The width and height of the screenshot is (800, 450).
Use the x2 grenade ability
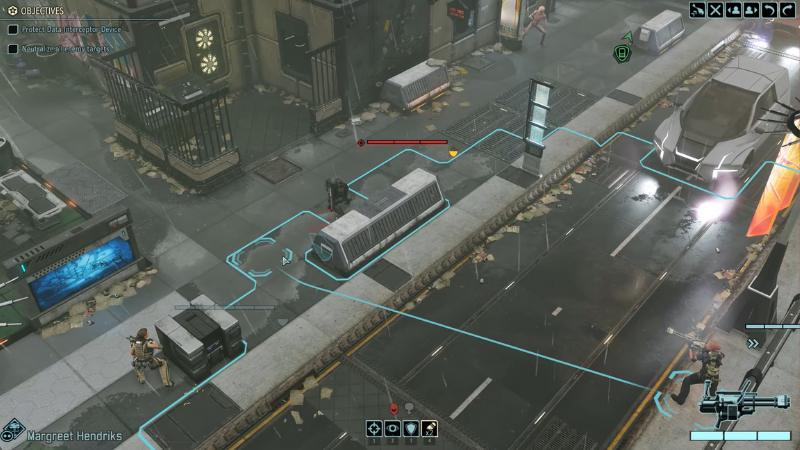tap(428, 430)
